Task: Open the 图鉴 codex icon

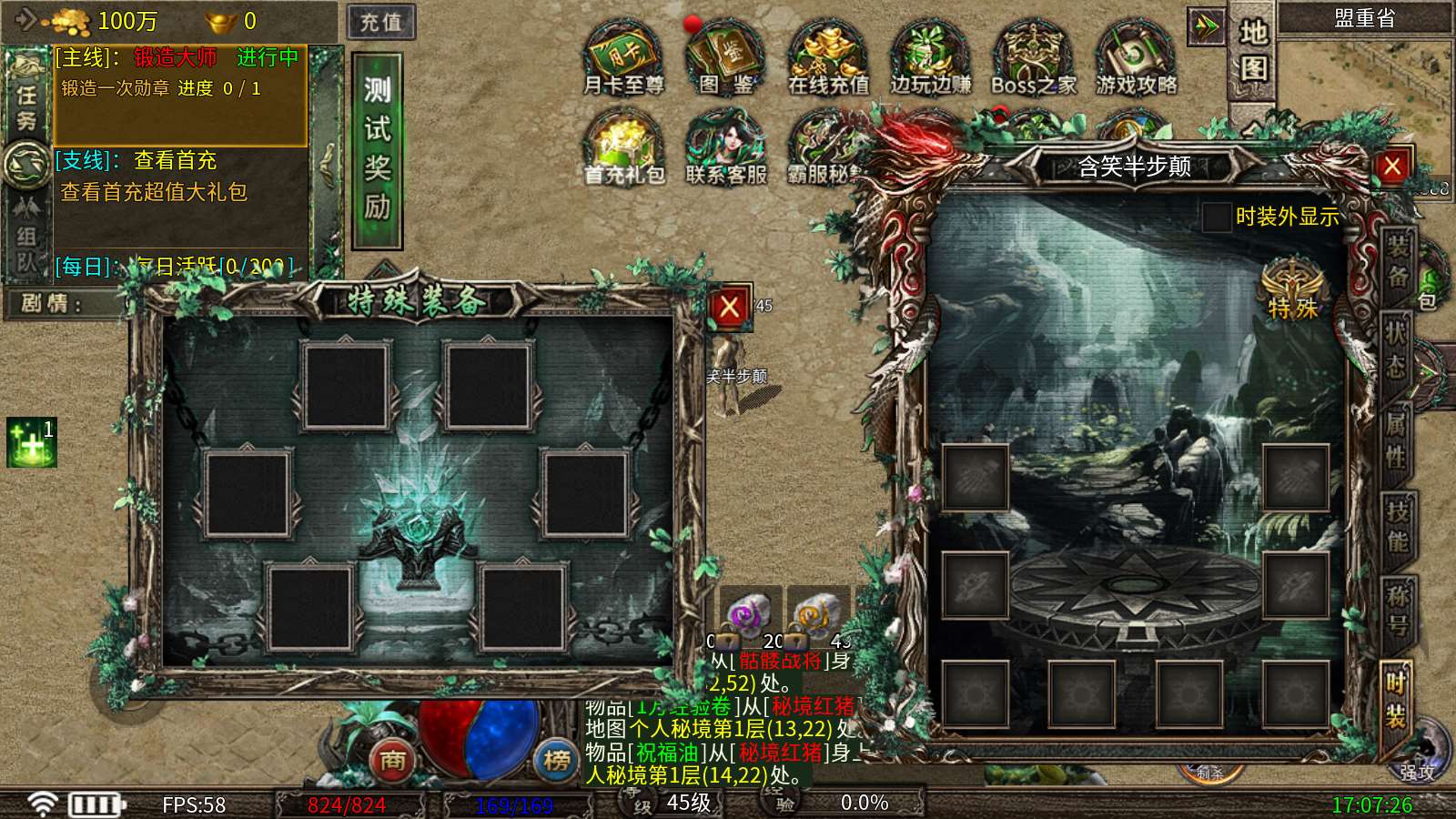Action: (x=725, y=59)
